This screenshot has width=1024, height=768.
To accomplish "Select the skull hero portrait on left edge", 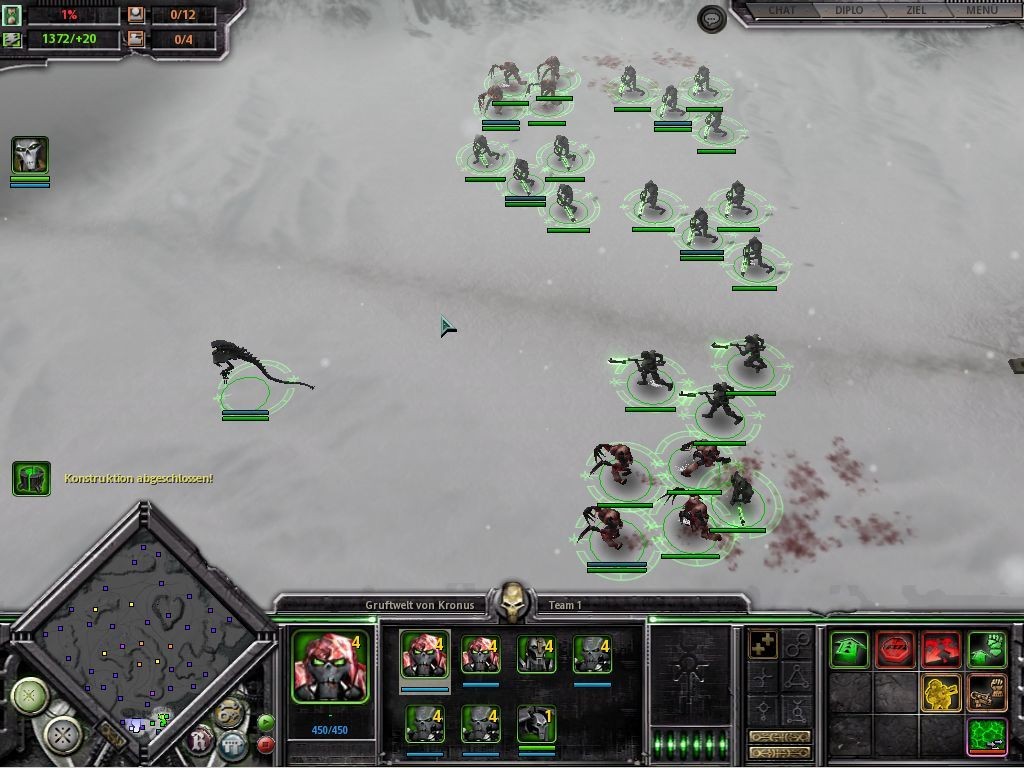I will pyautogui.click(x=30, y=156).
